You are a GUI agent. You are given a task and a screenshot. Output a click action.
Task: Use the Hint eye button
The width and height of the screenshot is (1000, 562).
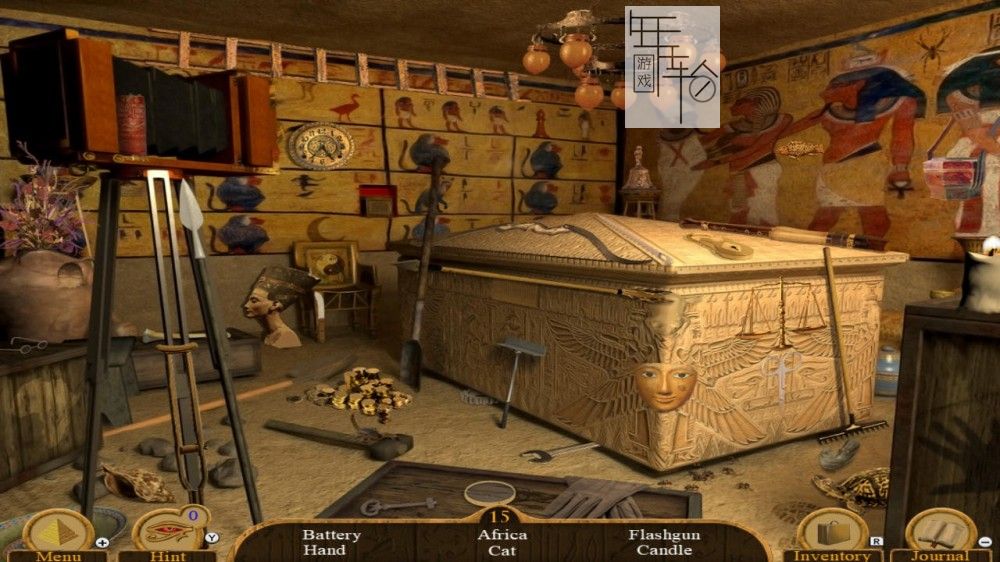point(167,533)
